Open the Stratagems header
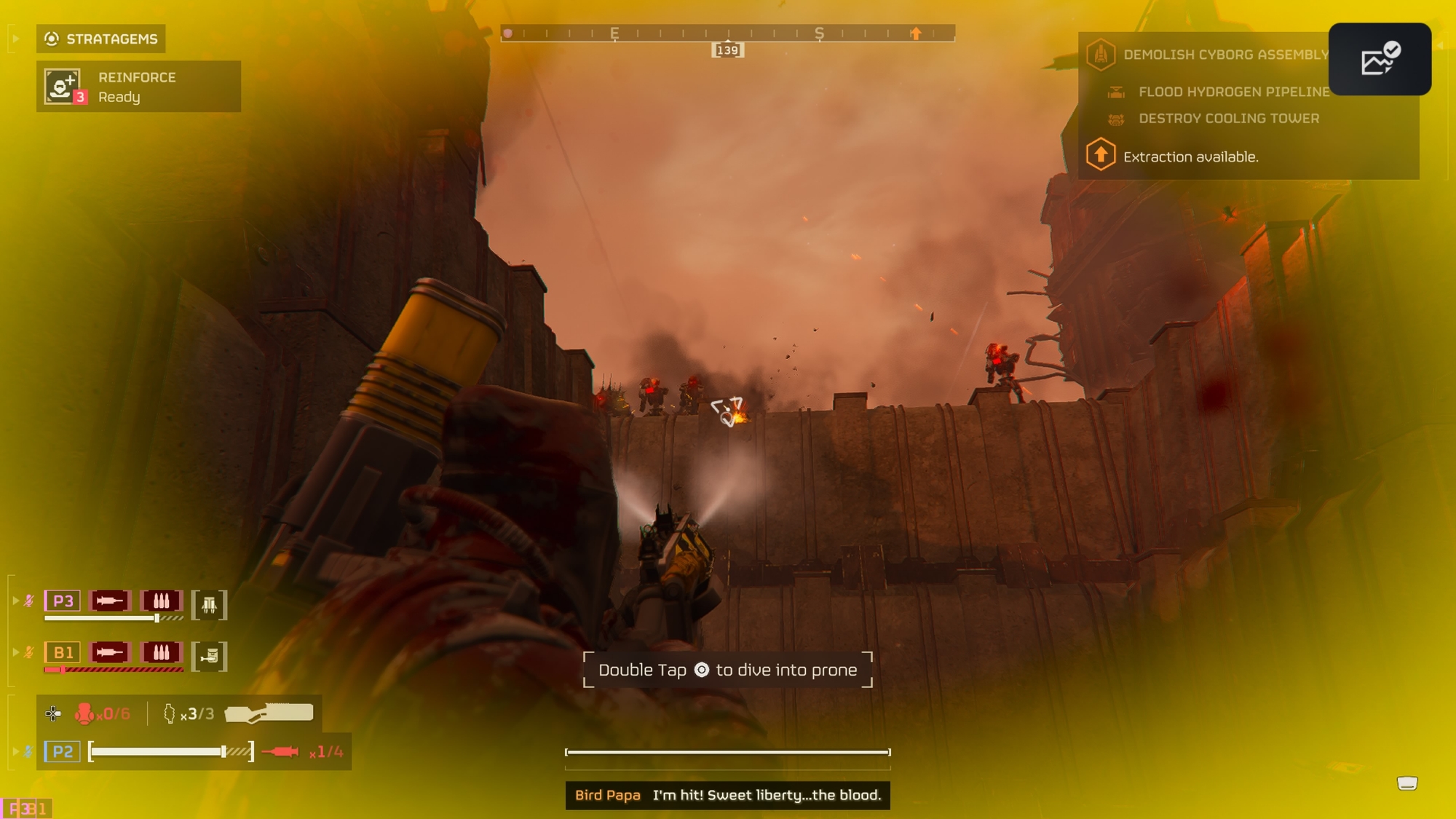 pos(101,39)
